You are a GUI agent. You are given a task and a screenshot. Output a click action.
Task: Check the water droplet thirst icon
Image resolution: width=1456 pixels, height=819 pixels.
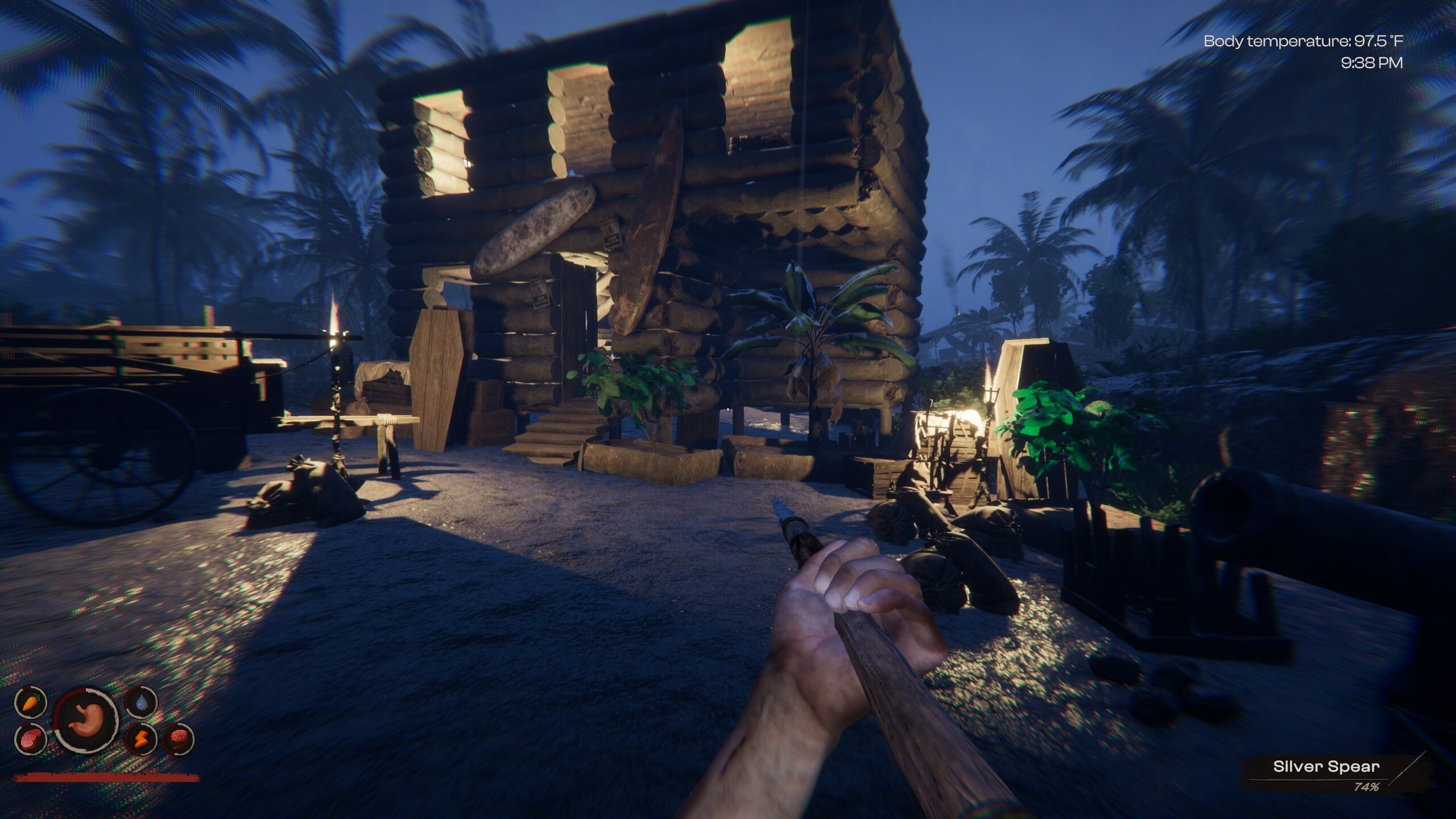[141, 704]
